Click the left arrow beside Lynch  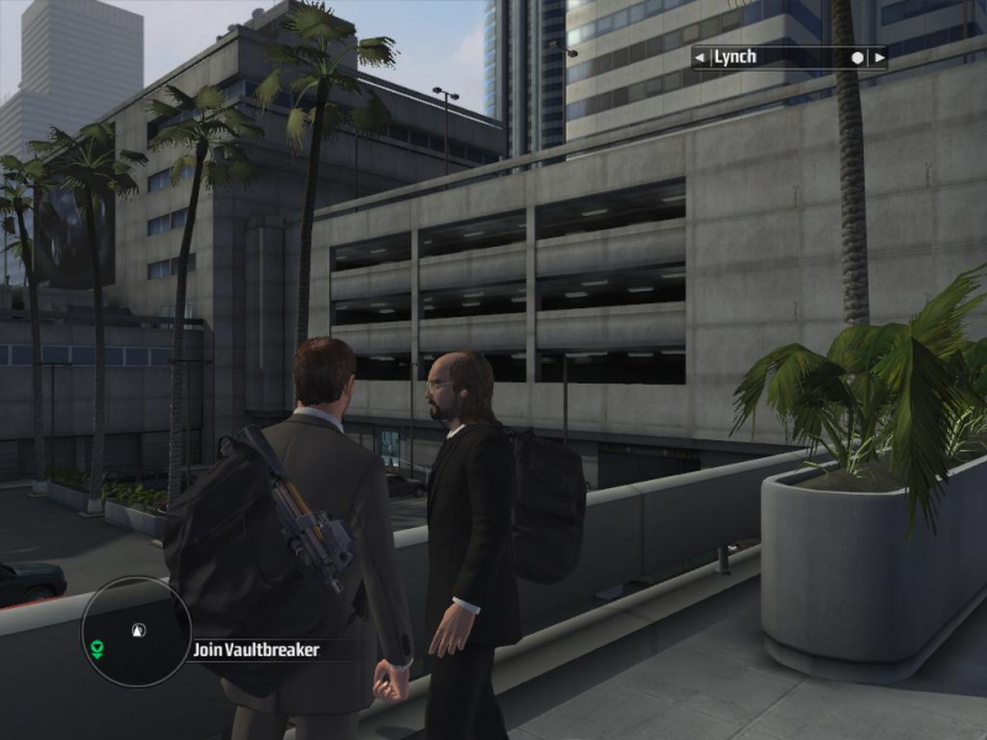pyautogui.click(x=700, y=58)
